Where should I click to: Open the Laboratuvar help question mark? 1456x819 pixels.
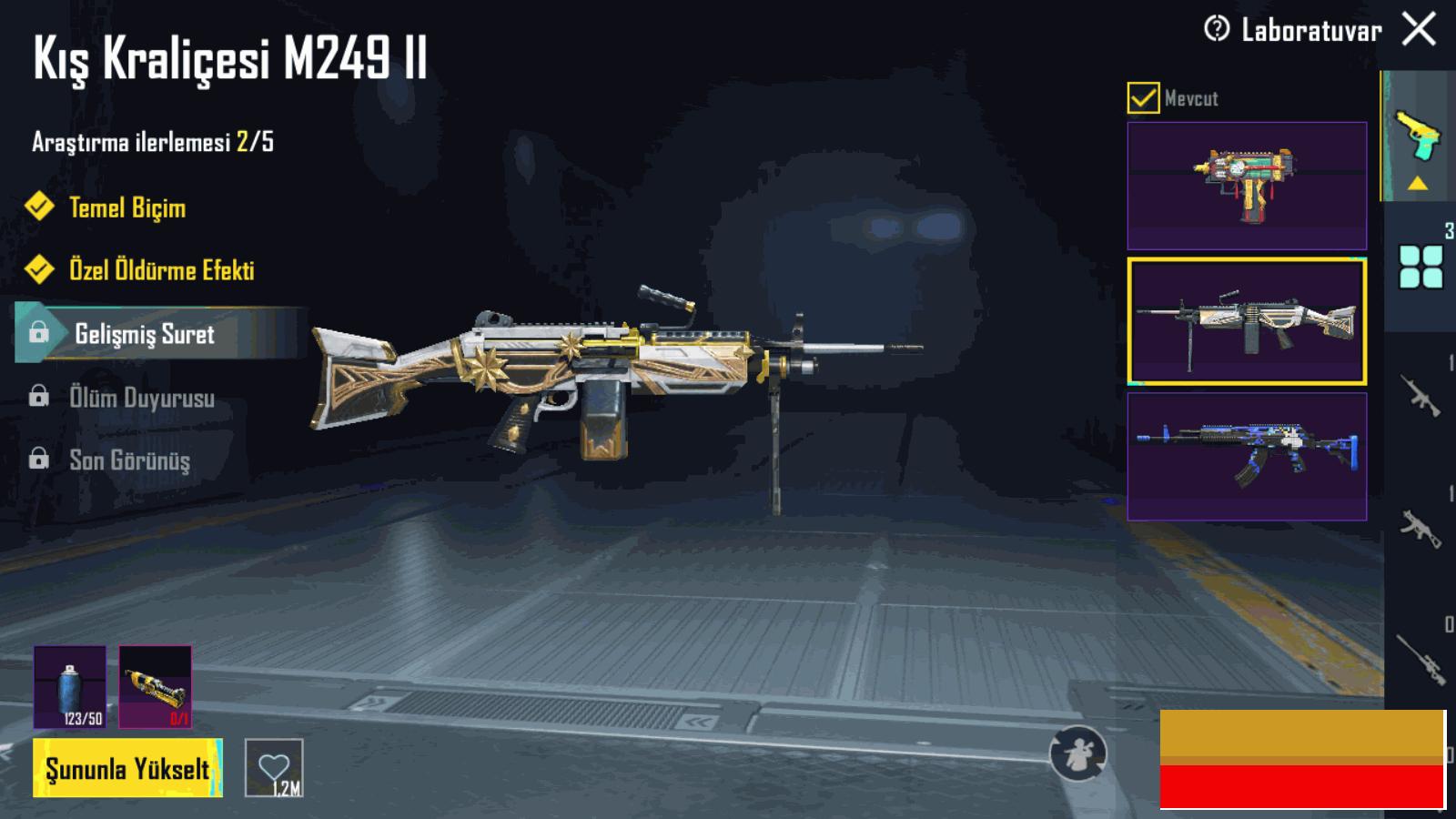coord(1216,29)
